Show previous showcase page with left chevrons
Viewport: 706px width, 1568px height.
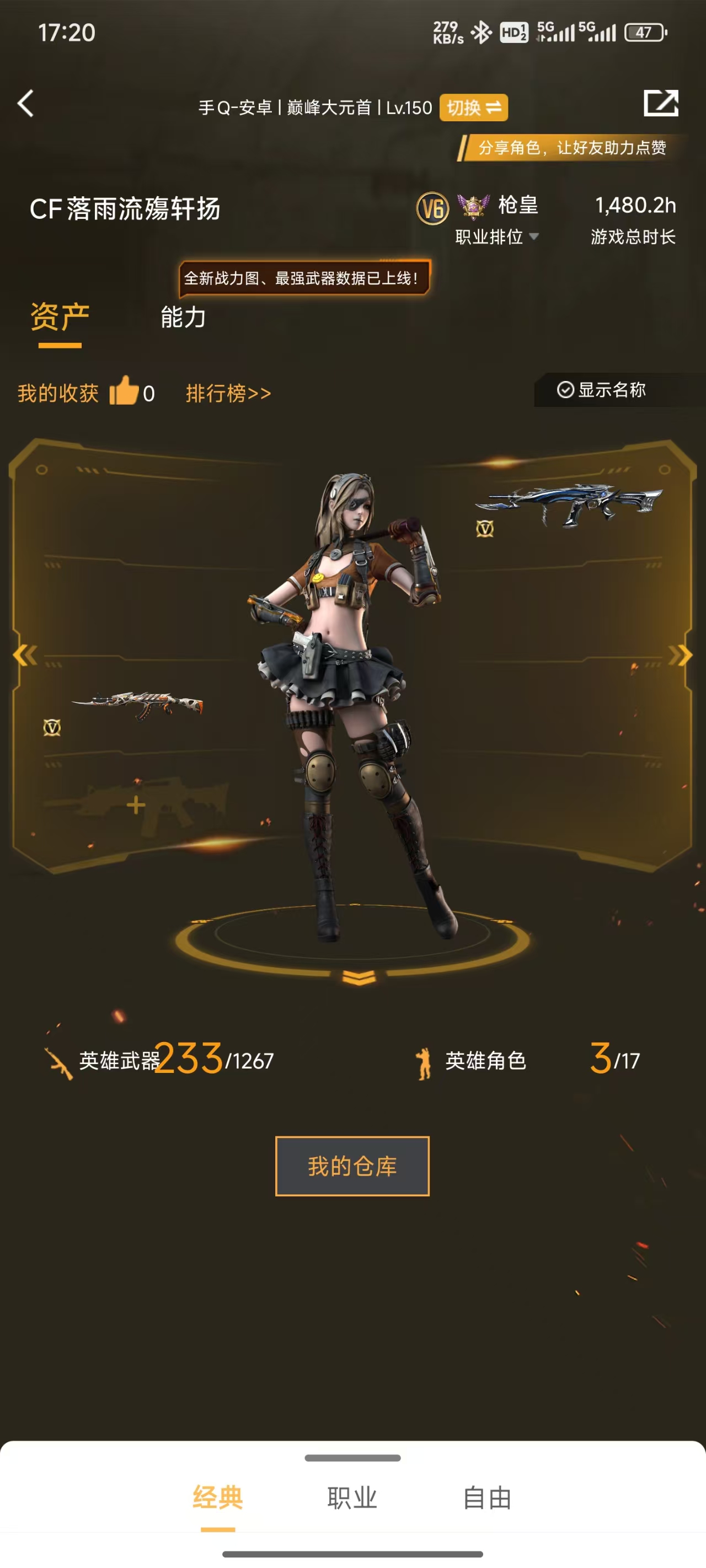click(x=25, y=655)
